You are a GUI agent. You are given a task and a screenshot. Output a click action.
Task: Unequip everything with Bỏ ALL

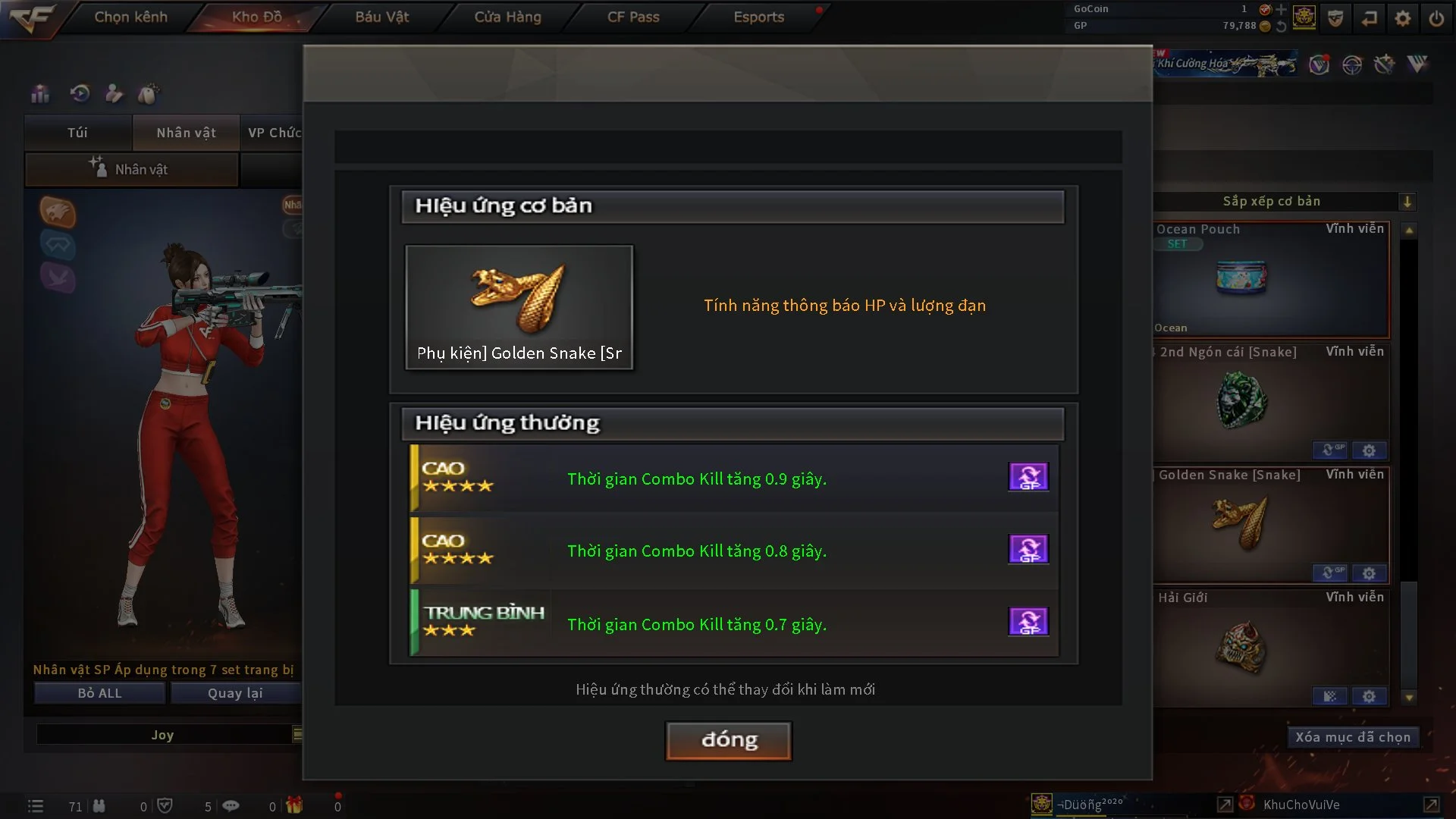99,693
